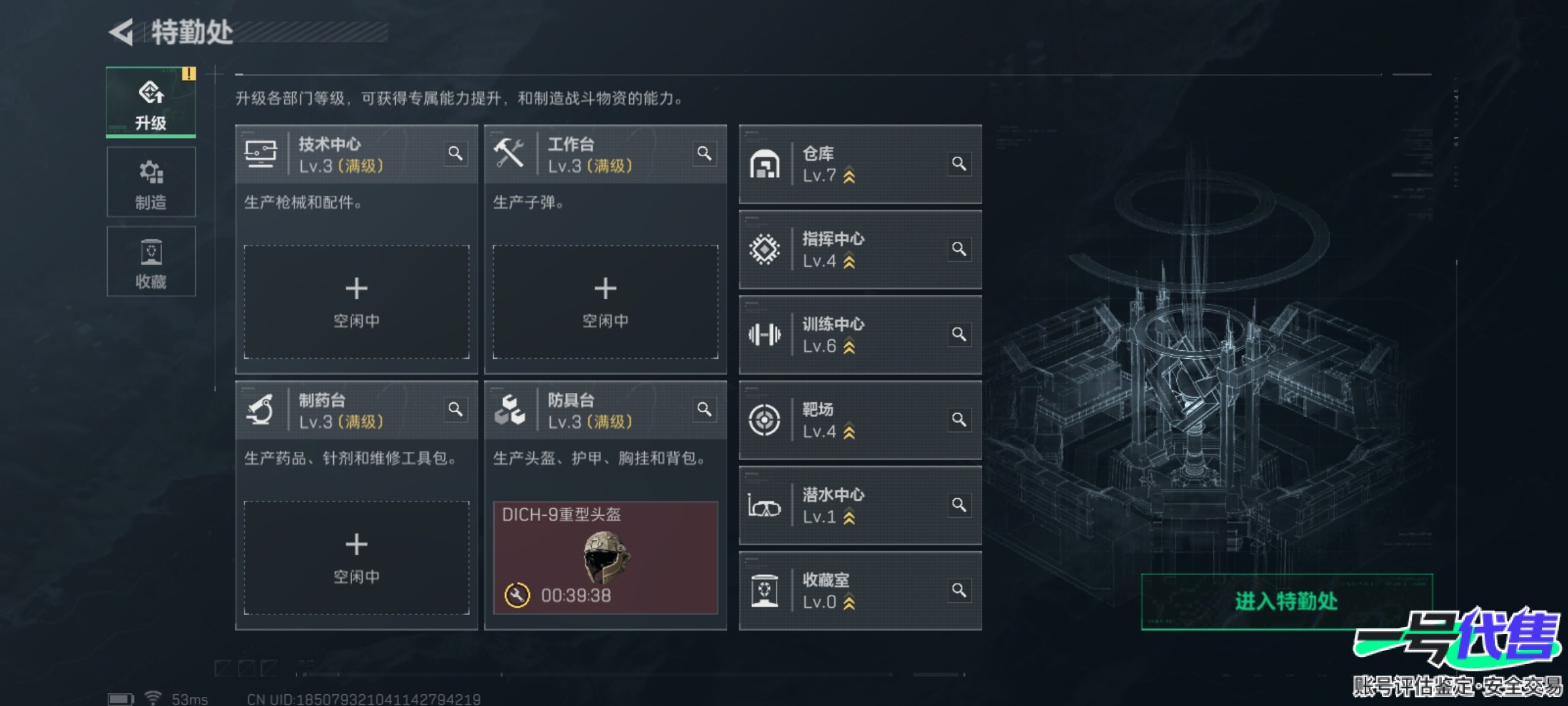Select the 仓库 warehouse icon
Image resolution: width=1568 pixels, height=706 pixels.
pos(766,165)
